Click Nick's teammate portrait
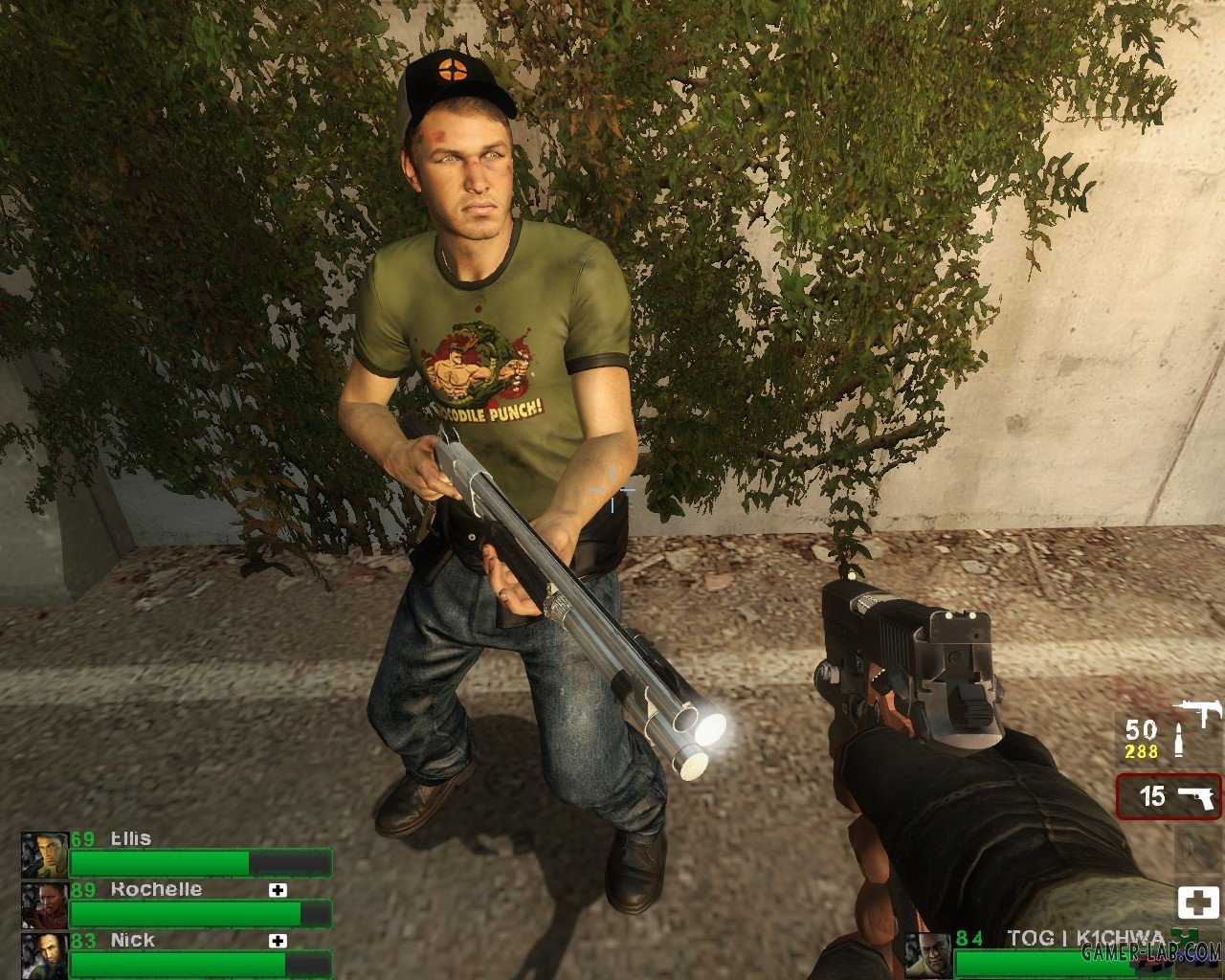Viewport: 1225px width, 980px height. pos(44,955)
